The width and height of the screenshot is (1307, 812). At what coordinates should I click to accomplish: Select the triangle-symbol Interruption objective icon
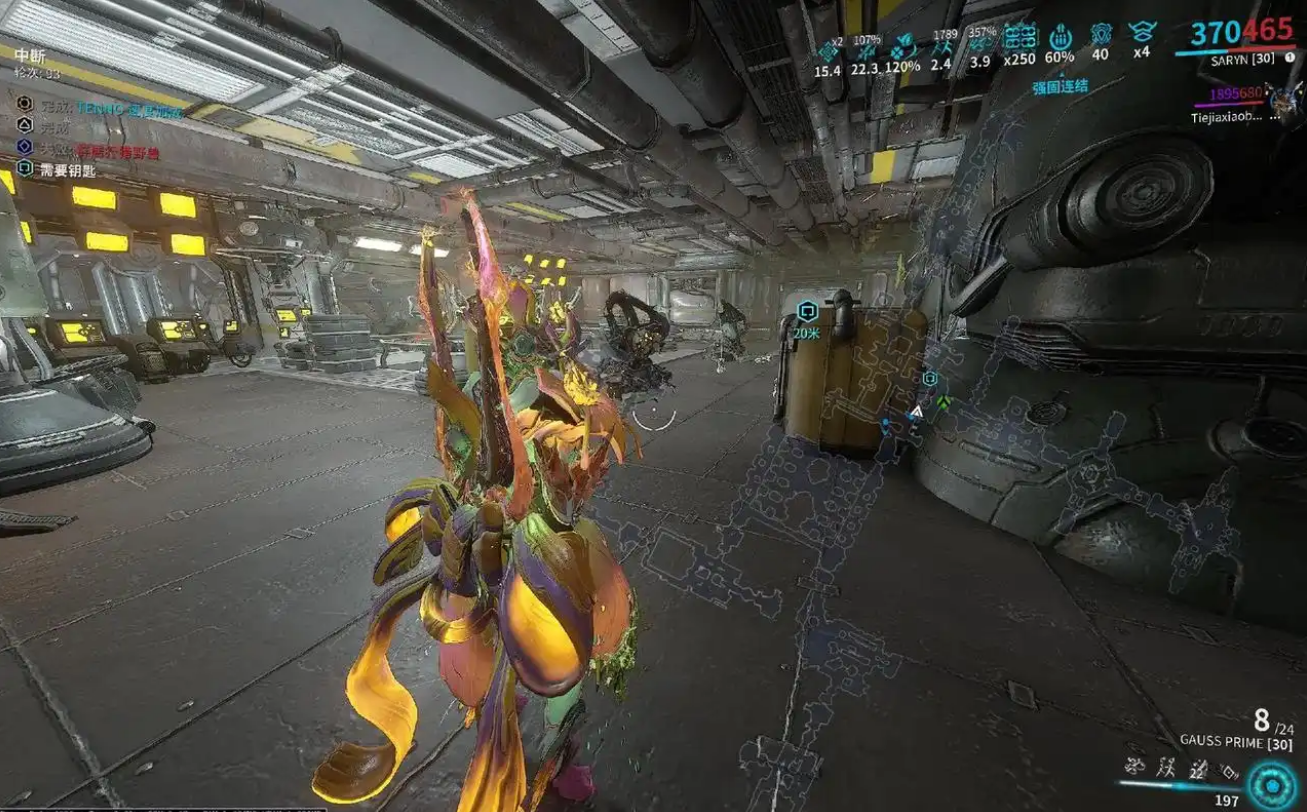click(25, 125)
